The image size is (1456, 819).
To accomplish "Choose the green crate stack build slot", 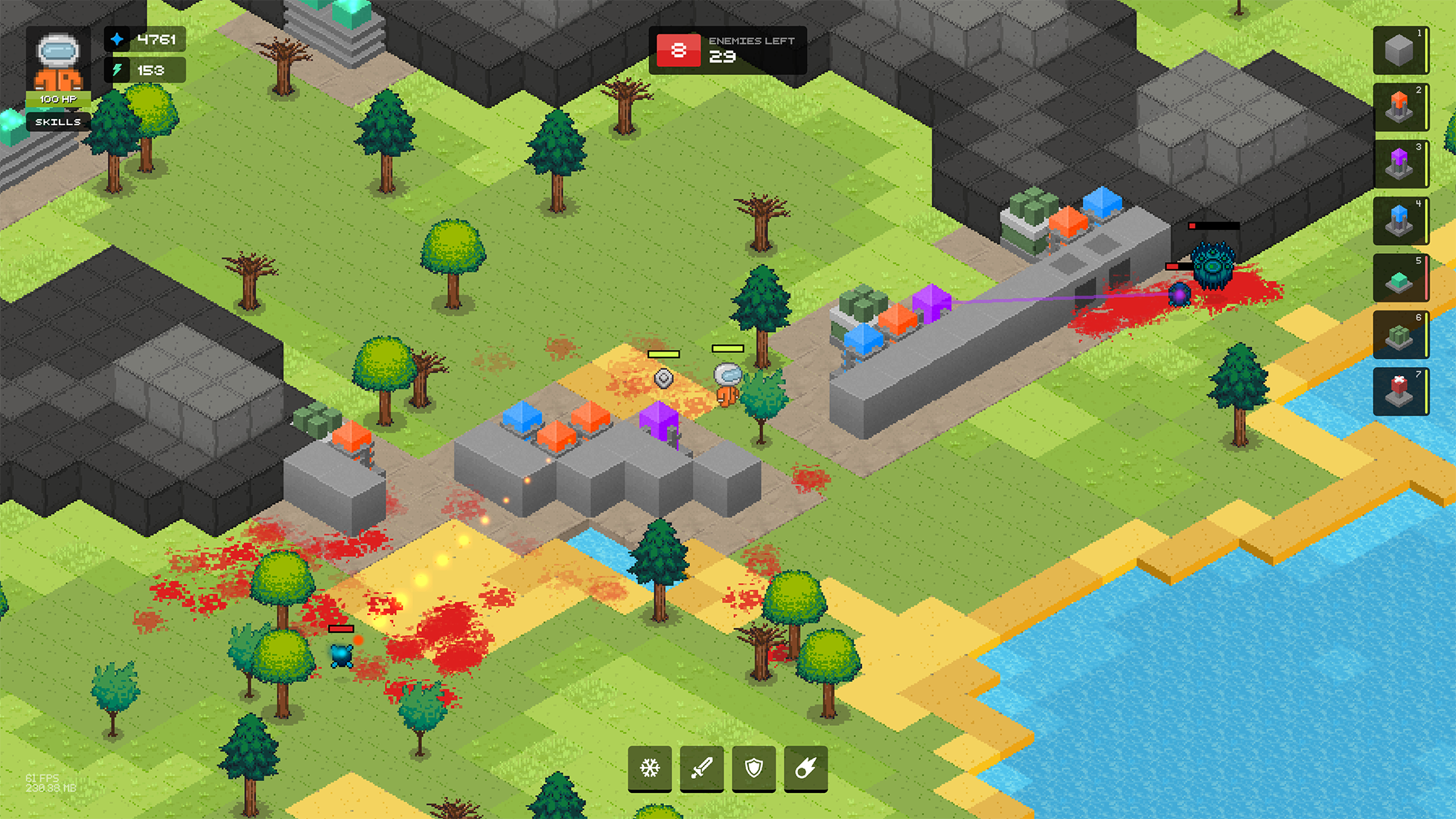I will click(1399, 334).
